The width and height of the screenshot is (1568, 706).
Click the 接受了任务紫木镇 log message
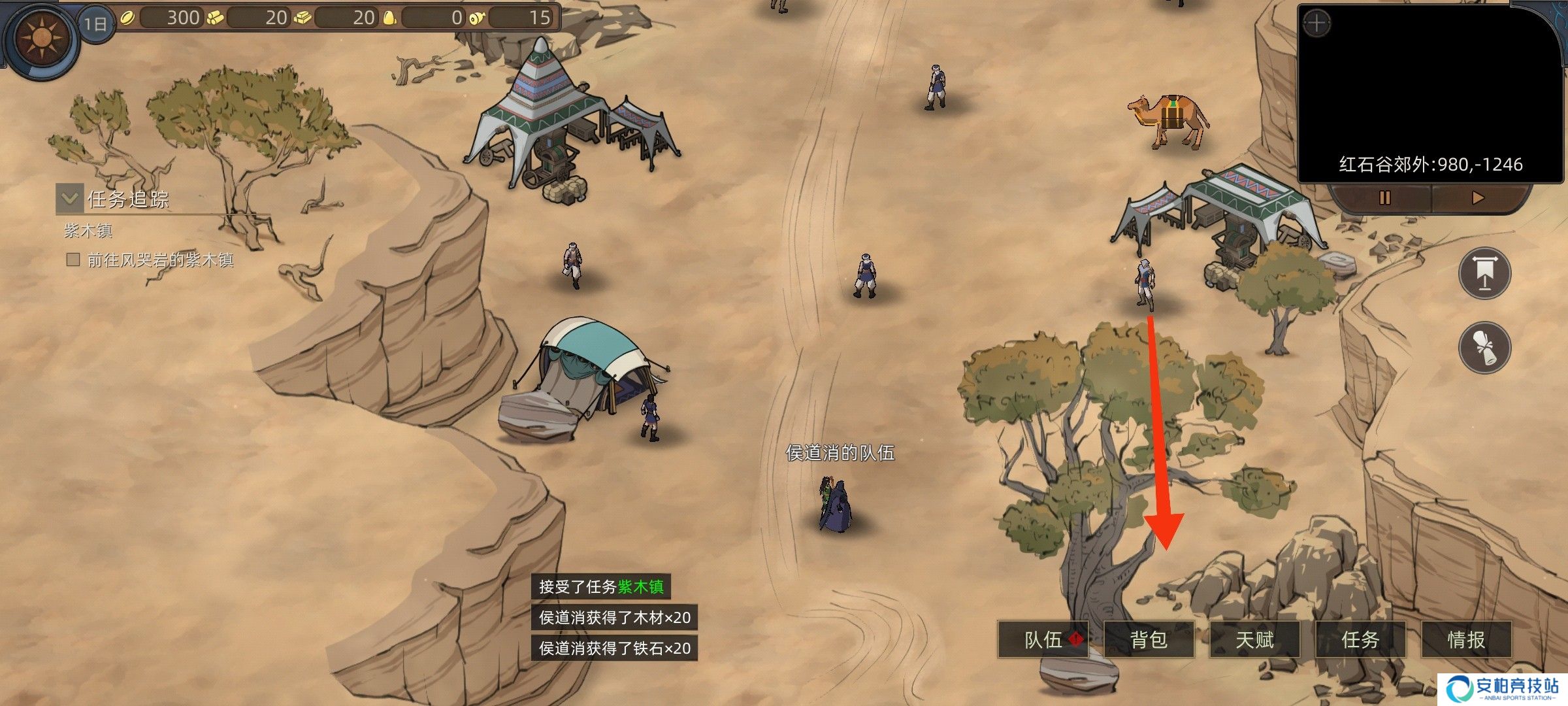[x=600, y=586]
